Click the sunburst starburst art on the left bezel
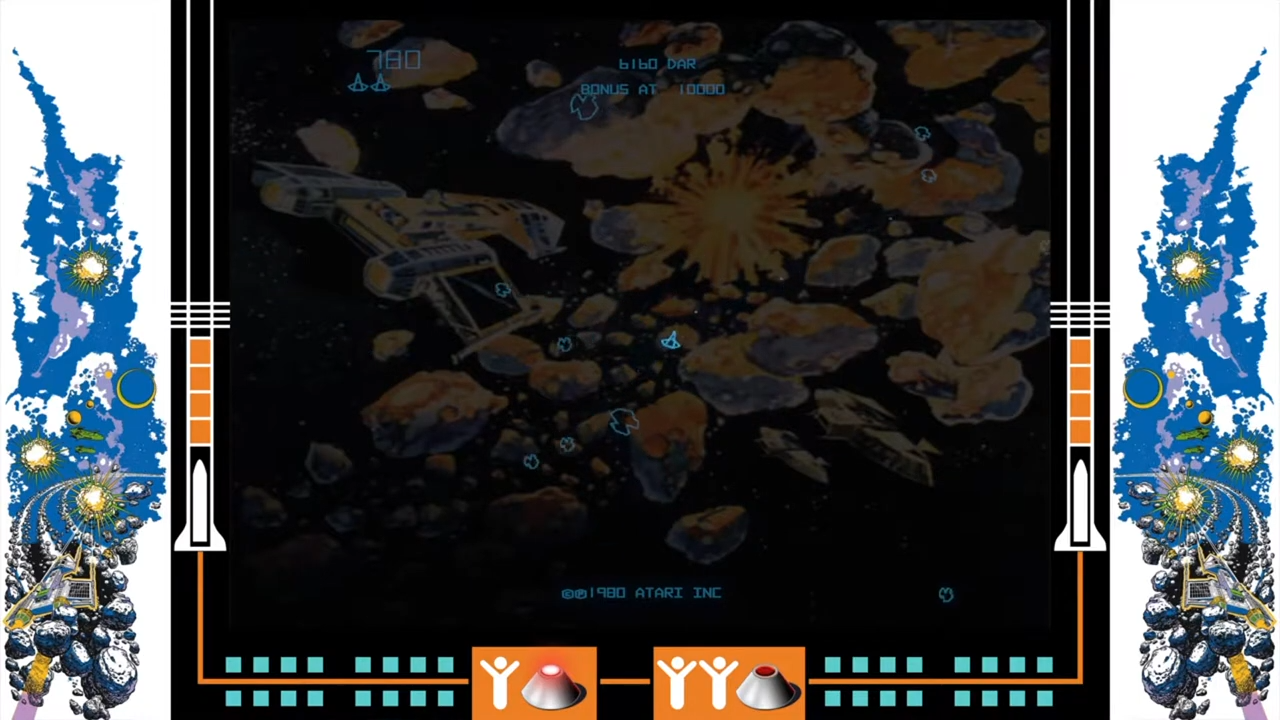This screenshot has height=720, width=1280. [88, 265]
